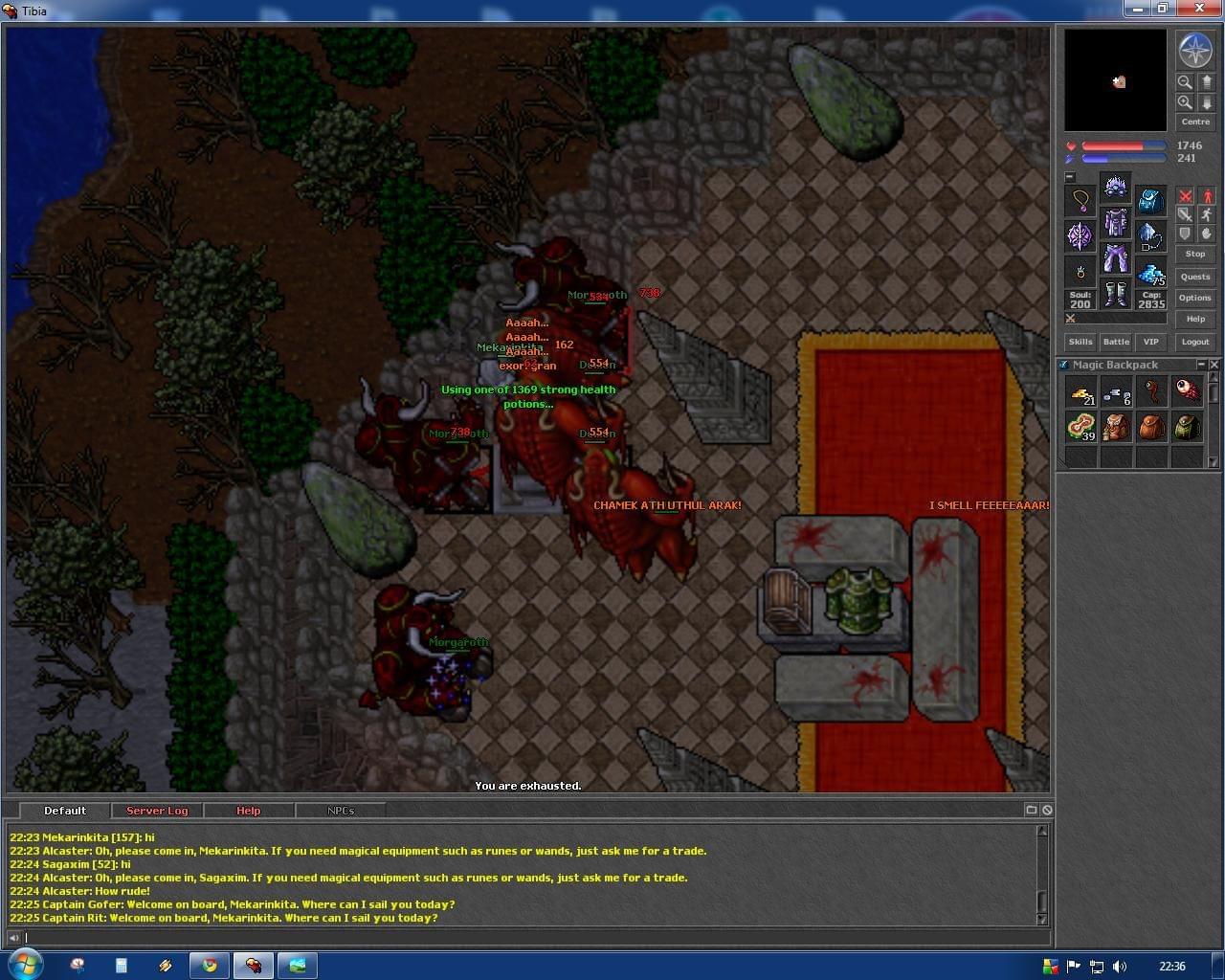Image resolution: width=1225 pixels, height=980 pixels.
Task: Click the Logout button
Action: pyautogui.click(x=1195, y=342)
